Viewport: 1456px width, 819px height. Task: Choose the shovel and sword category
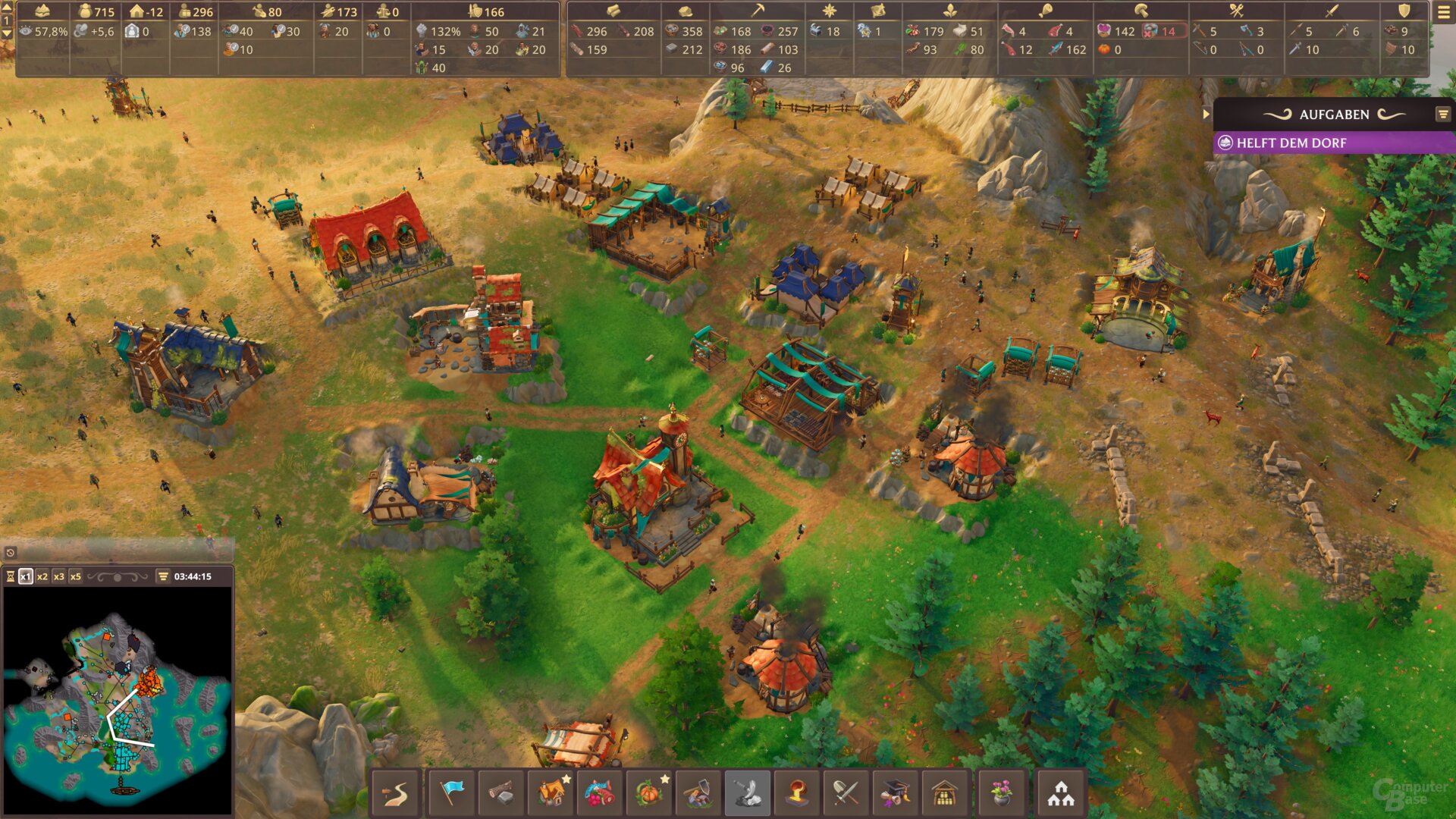pyautogui.click(x=846, y=793)
